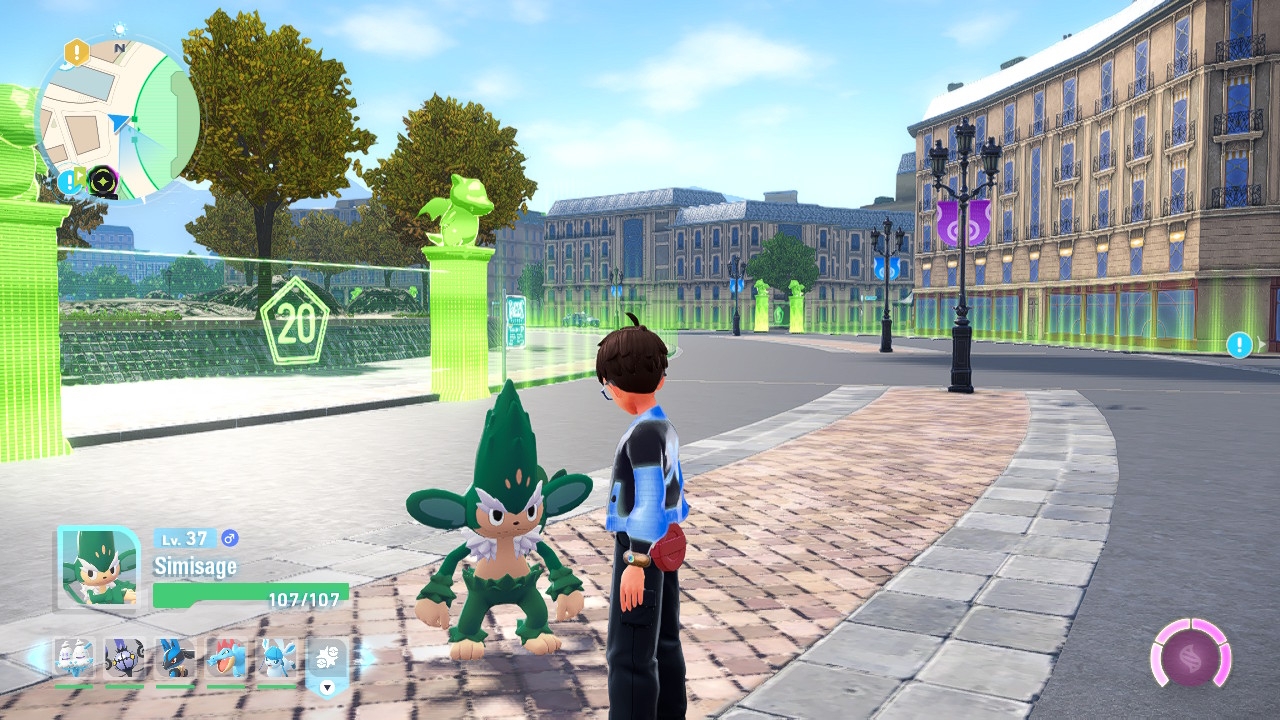Click the black and green star minimap marker
The height and width of the screenshot is (720, 1280).
coord(102,181)
